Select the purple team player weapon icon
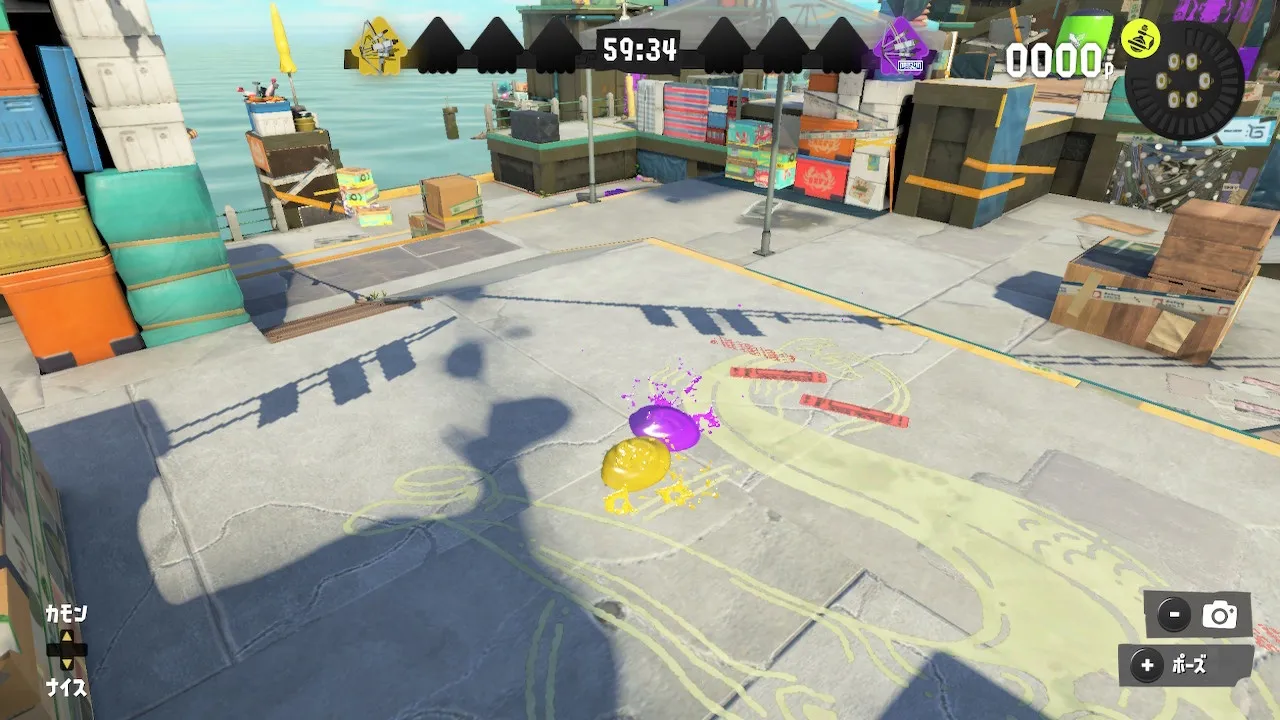Screen dimensions: 1280x720 point(900,47)
